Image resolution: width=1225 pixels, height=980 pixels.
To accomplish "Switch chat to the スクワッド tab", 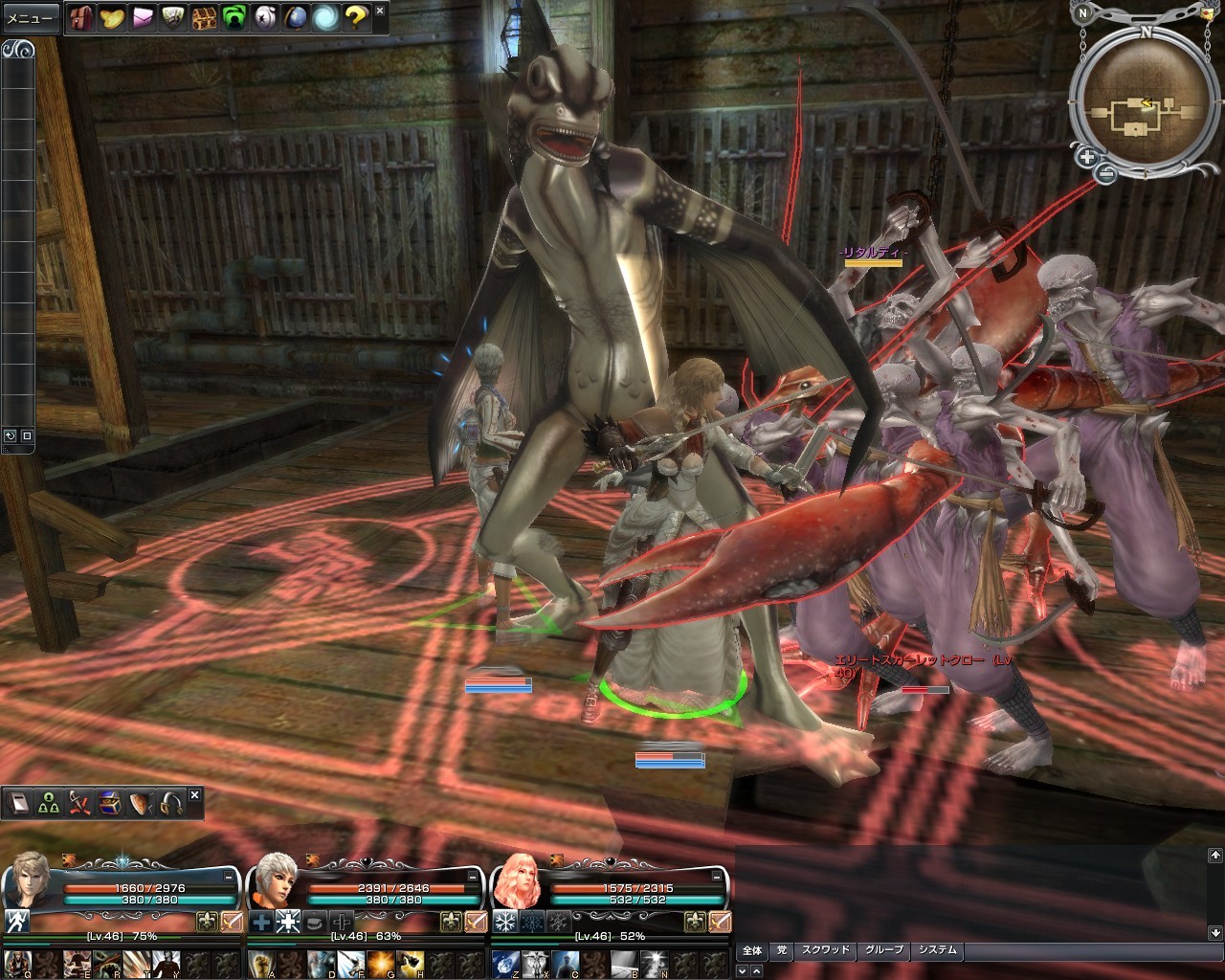I will tap(825, 950).
